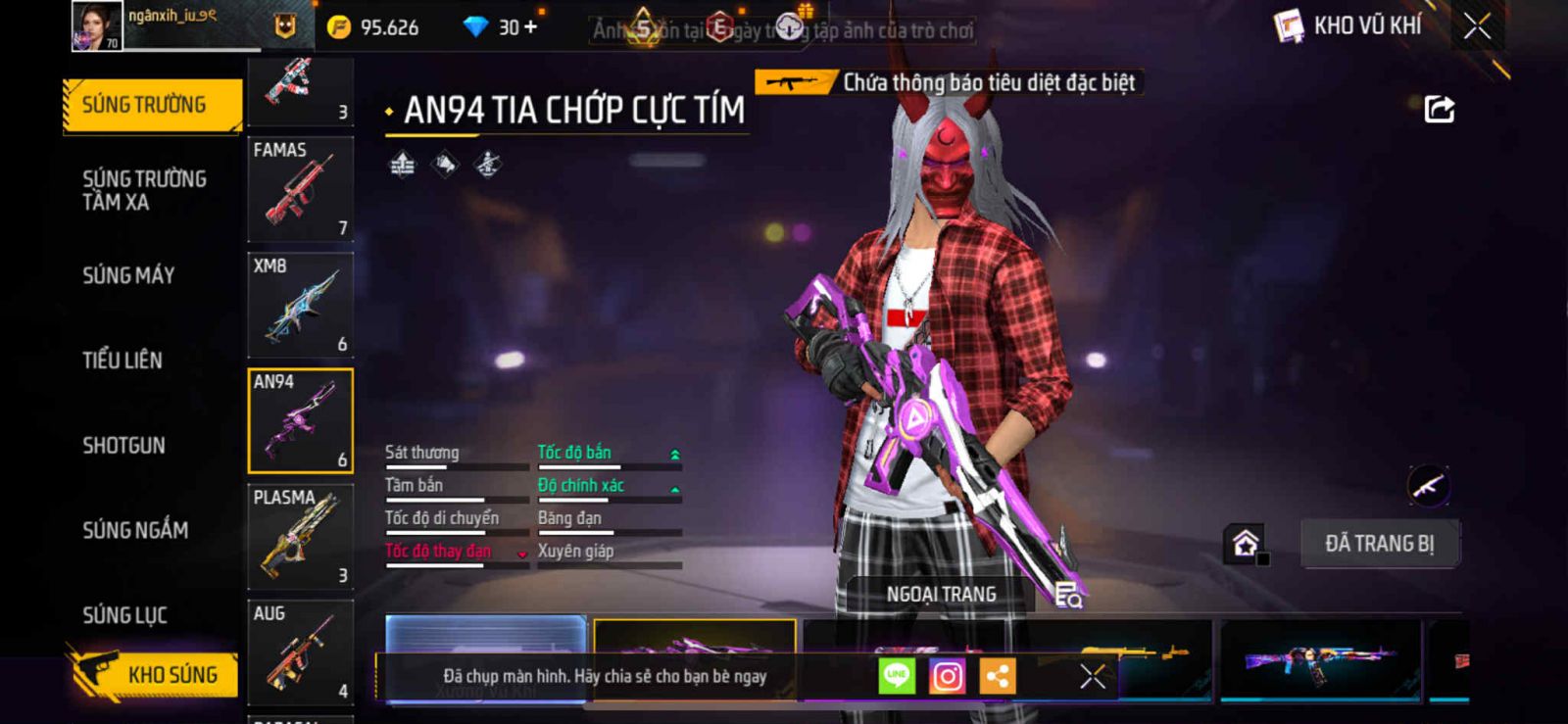
Task: Switch to Súng Trường Tầm Xa category
Action: point(144,190)
